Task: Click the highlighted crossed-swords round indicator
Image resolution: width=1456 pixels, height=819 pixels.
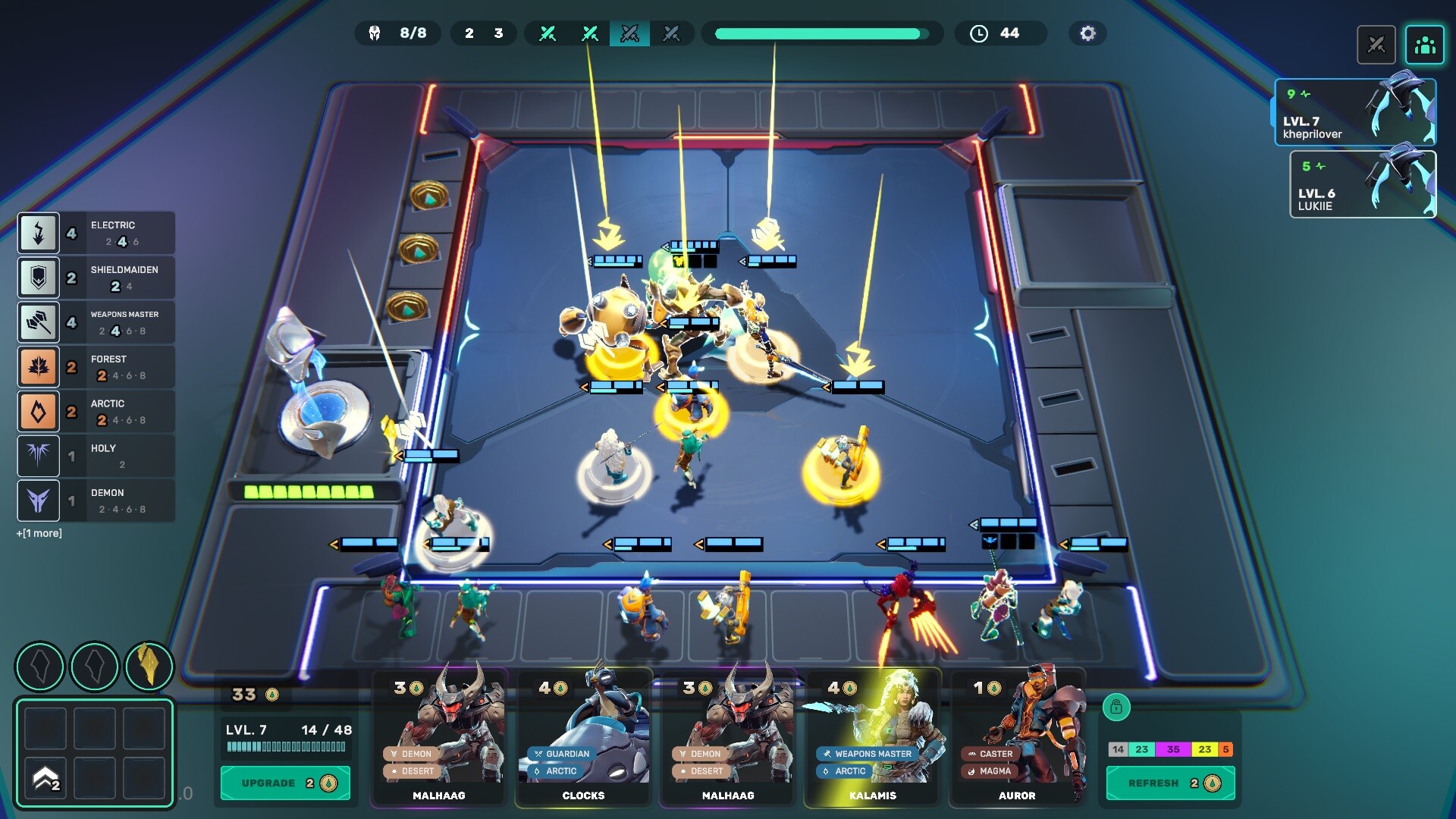Action: [631, 33]
